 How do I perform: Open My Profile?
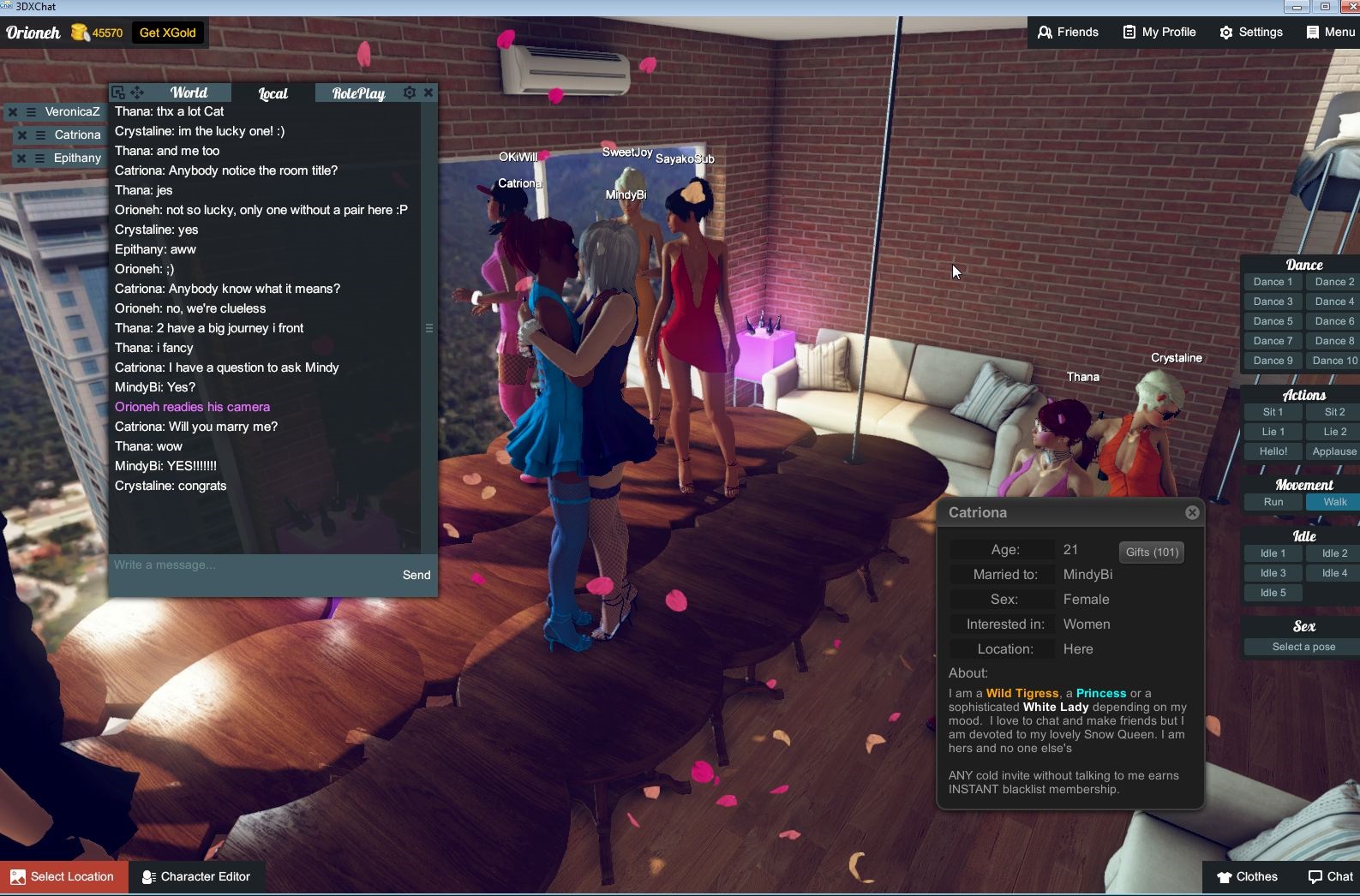click(x=1159, y=32)
